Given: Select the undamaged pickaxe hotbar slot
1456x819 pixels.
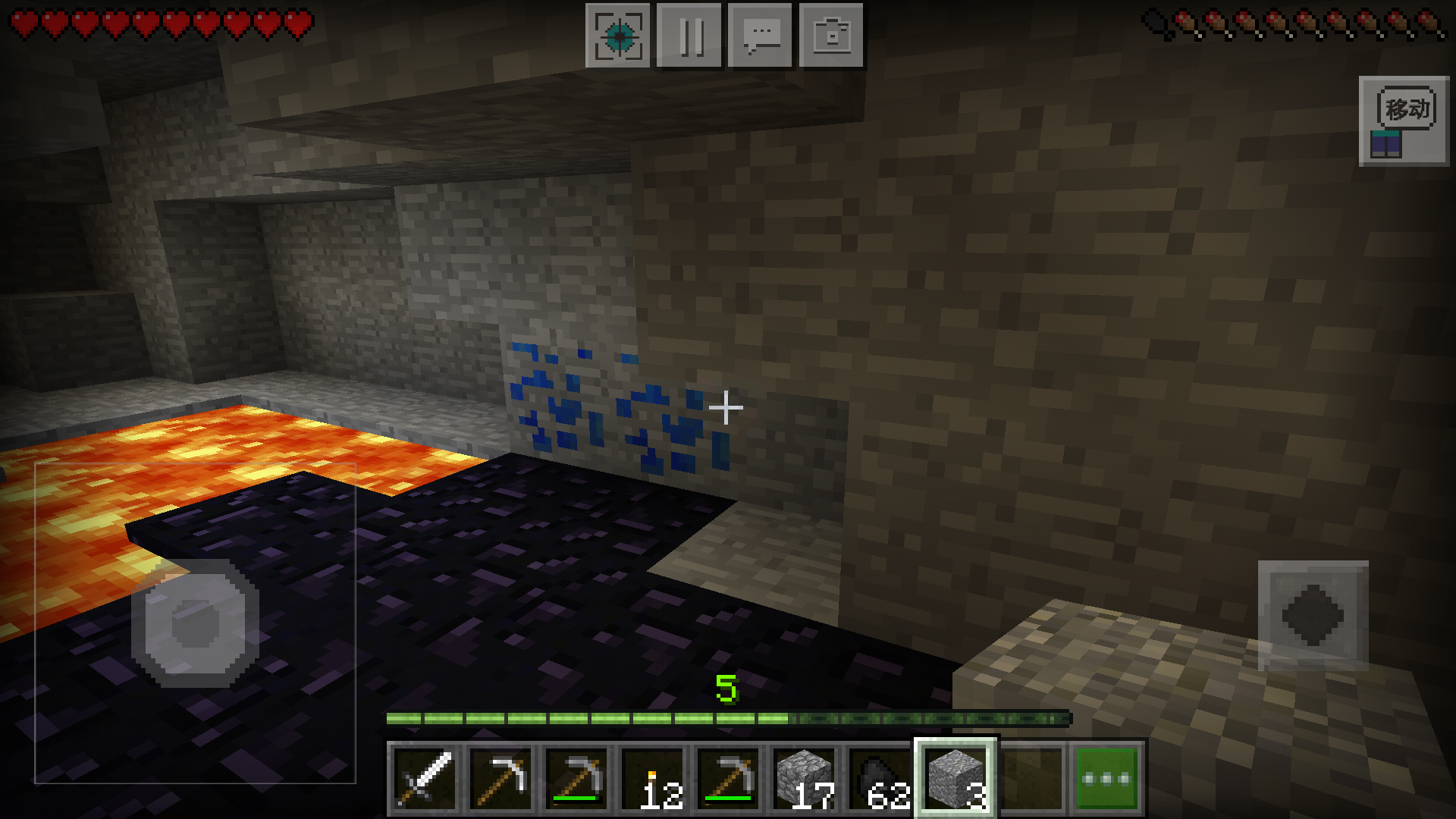Looking at the screenshot, I should tap(501, 779).
